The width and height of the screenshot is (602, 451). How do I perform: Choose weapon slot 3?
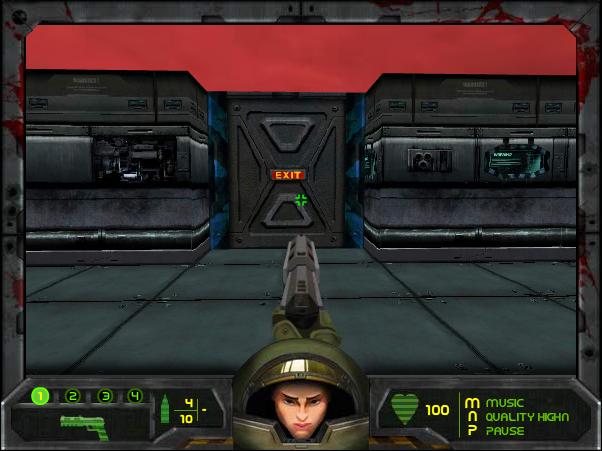tap(104, 396)
